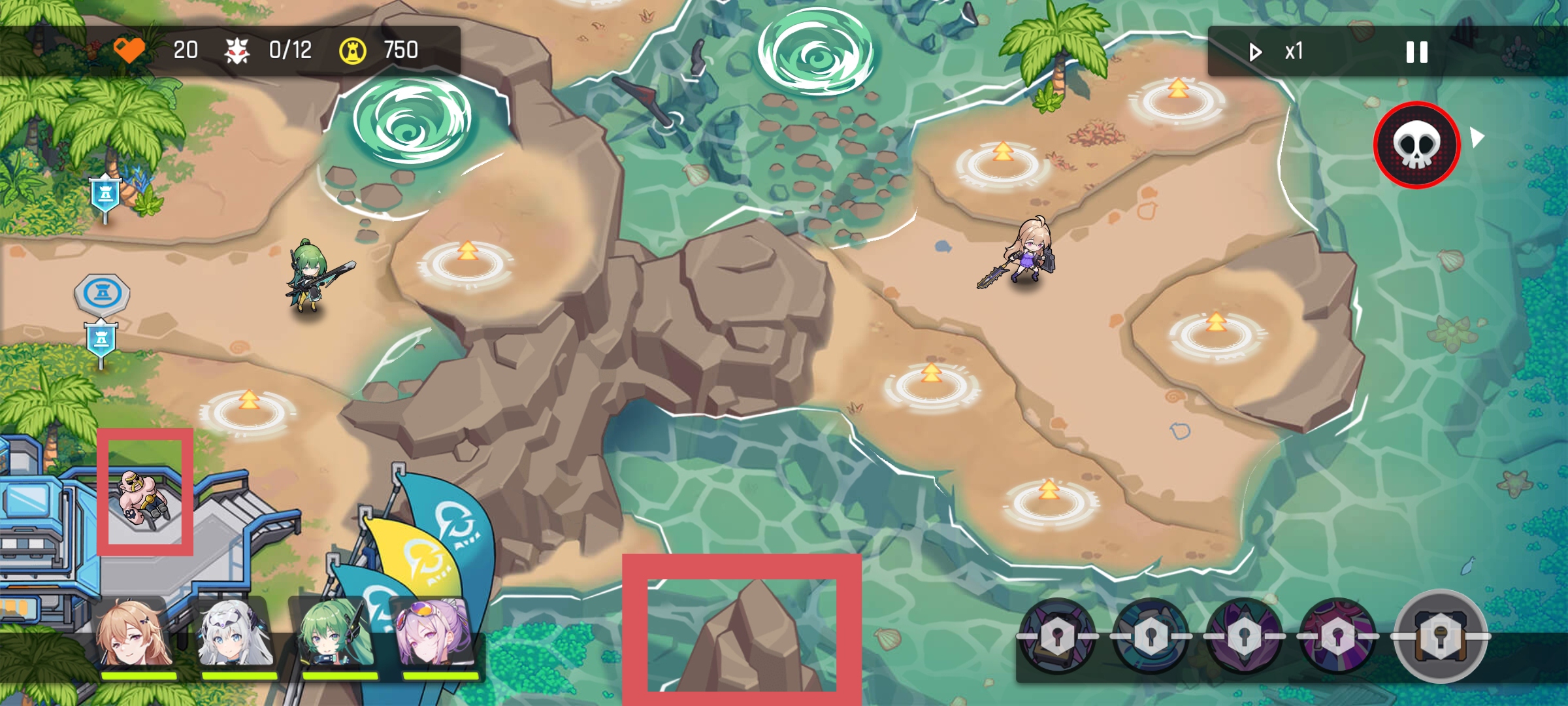The image size is (1568, 706).
Task: Select the white-haired hero portrait
Action: [x=236, y=634]
